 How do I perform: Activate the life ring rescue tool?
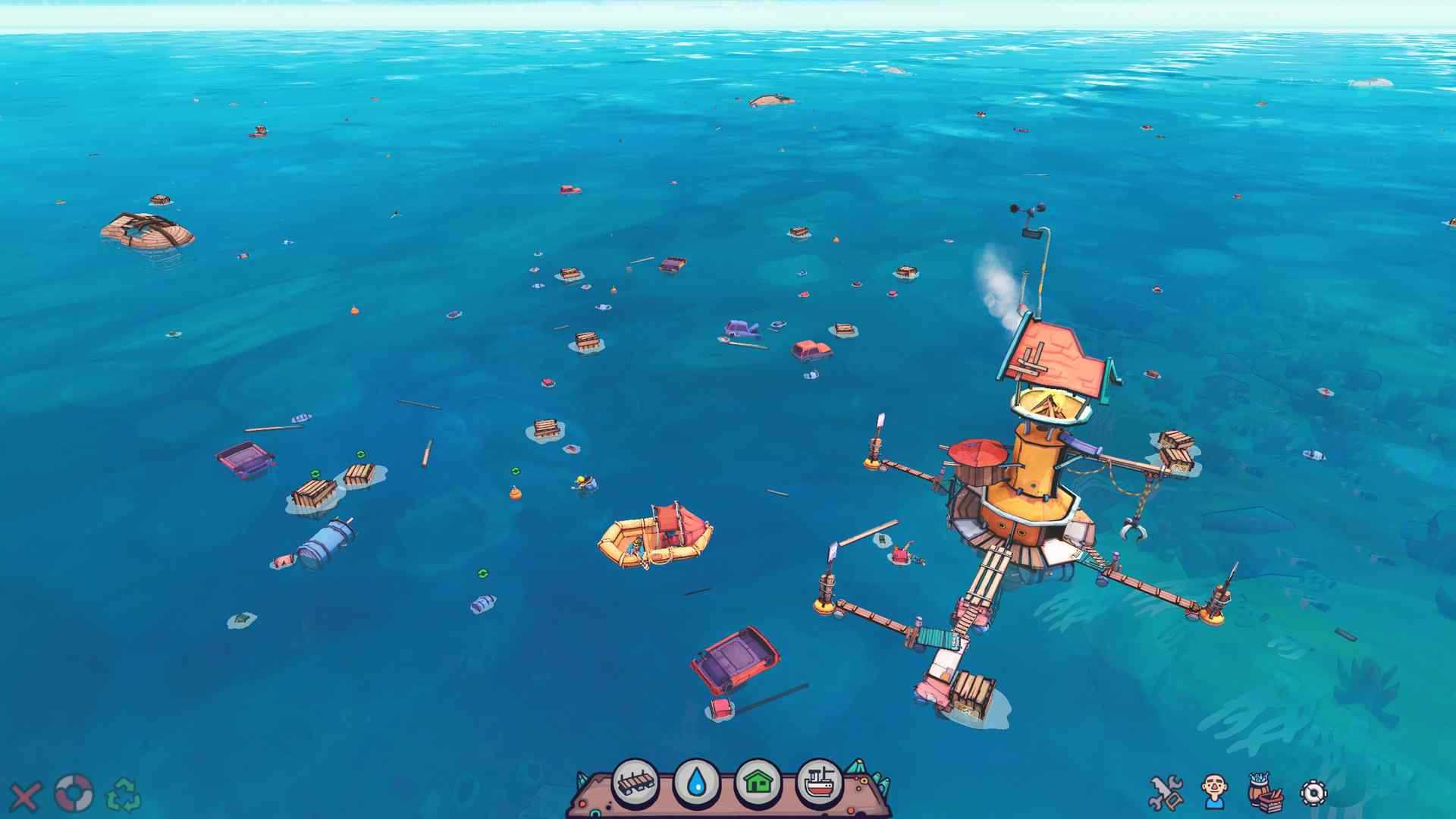[74, 794]
